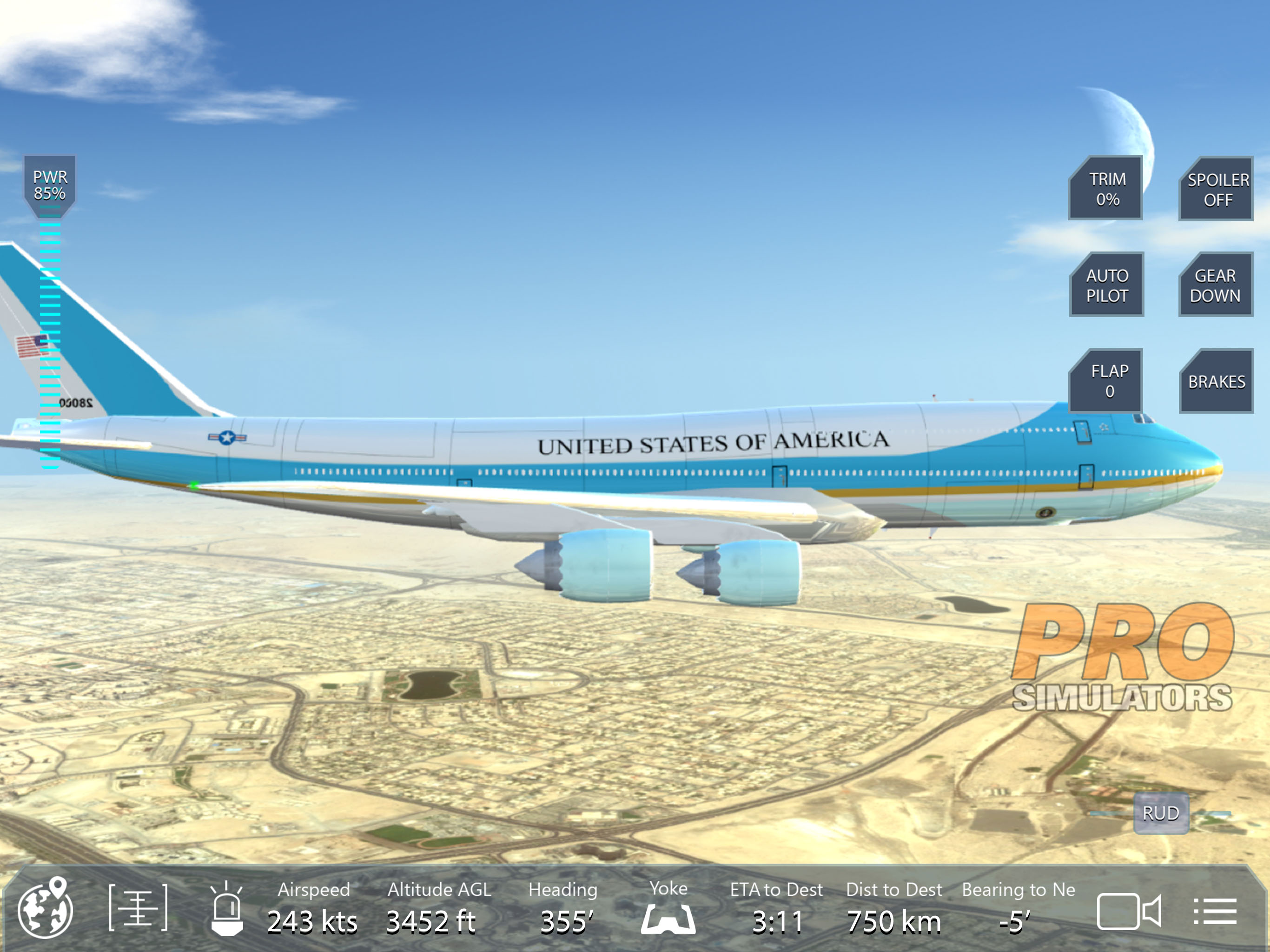
Task: Apply the BRAKES button
Action: click(x=1216, y=381)
